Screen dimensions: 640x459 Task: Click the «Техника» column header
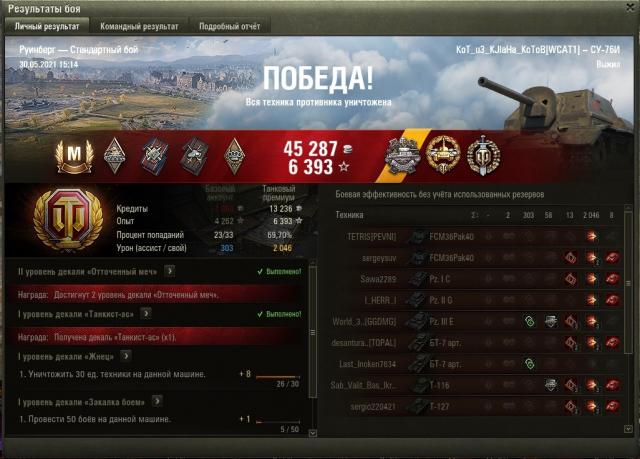click(x=351, y=215)
